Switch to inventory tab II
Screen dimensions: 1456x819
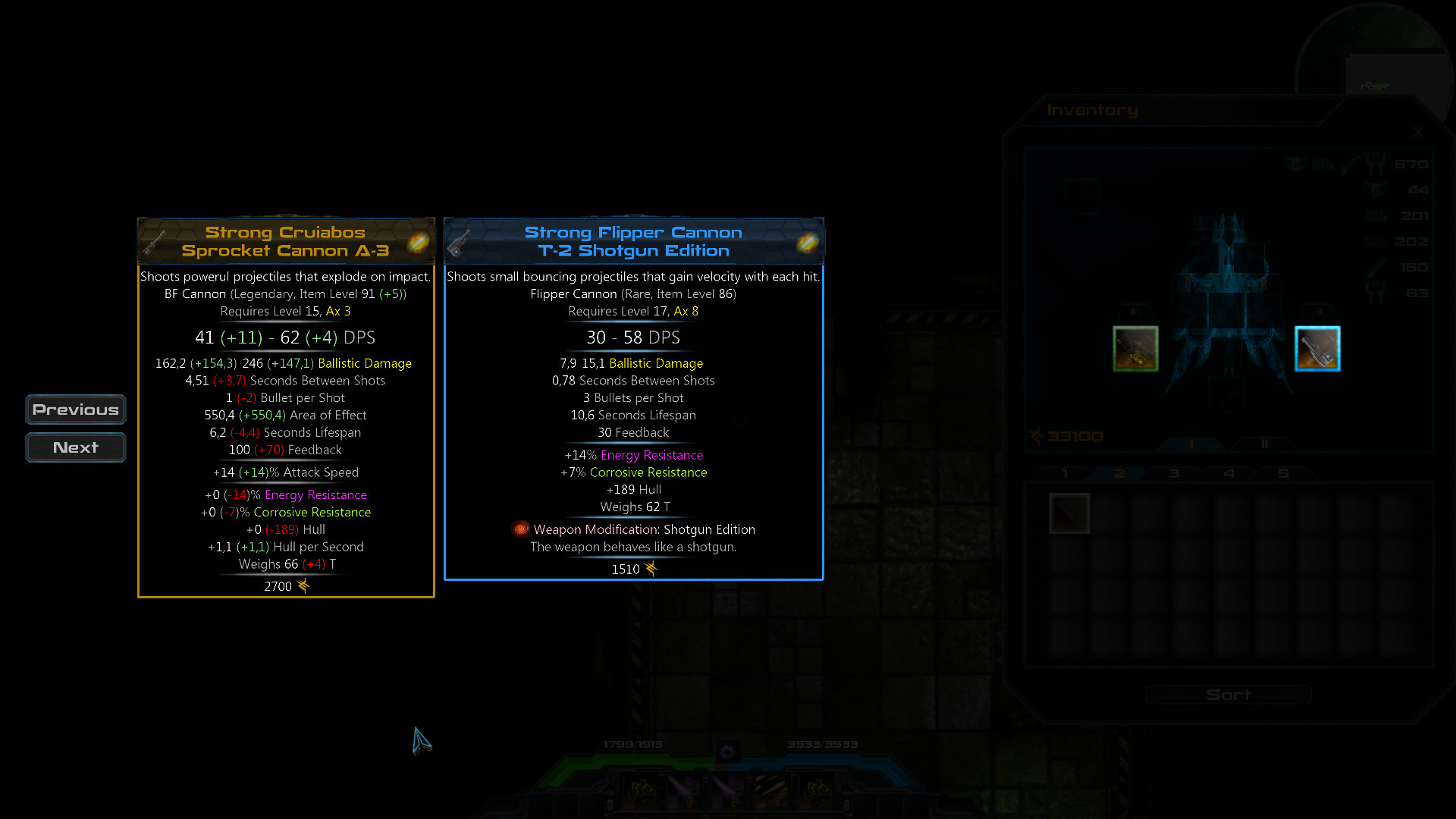1265,444
